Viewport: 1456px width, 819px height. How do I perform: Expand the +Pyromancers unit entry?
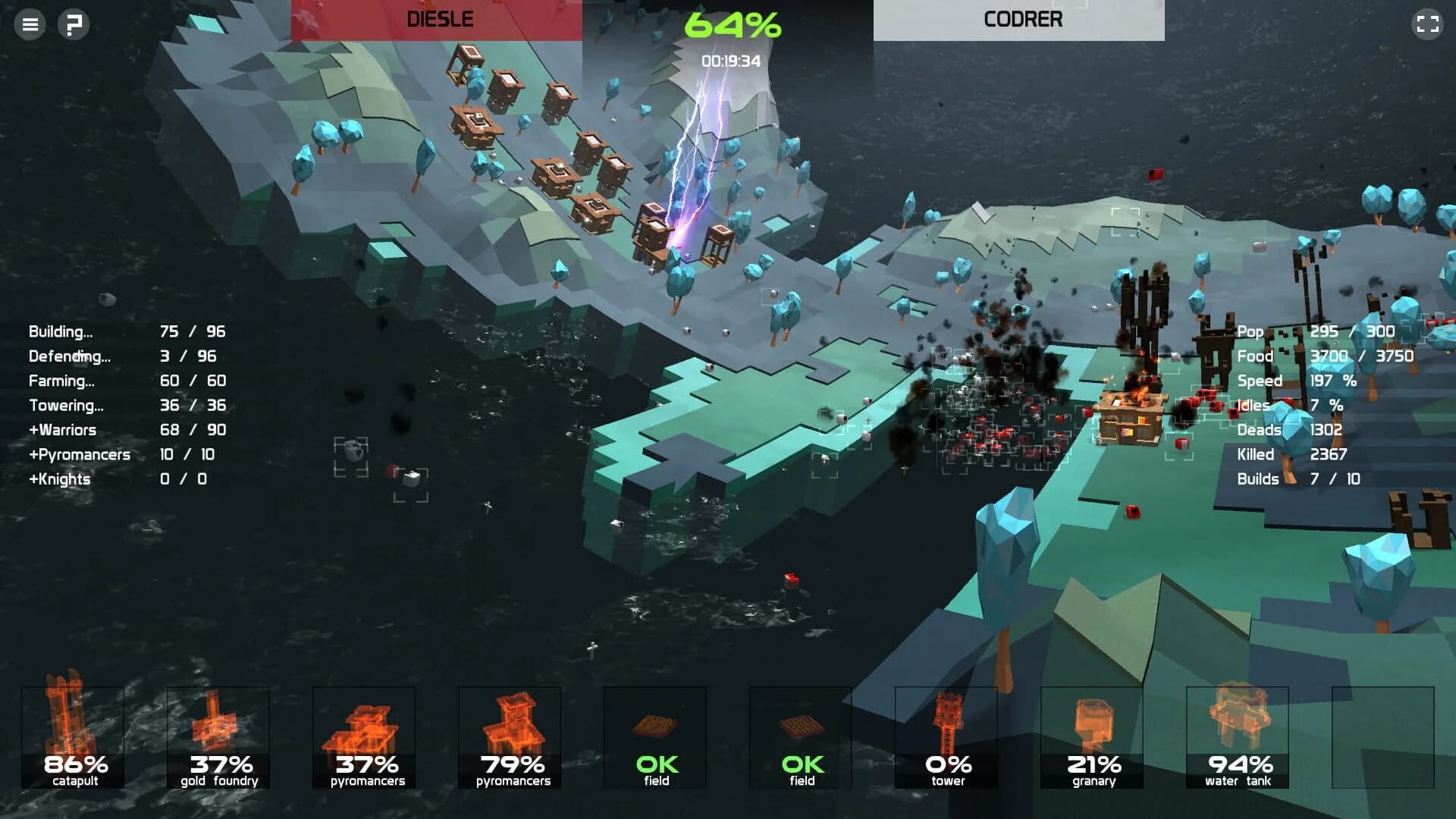pyautogui.click(x=78, y=454)
